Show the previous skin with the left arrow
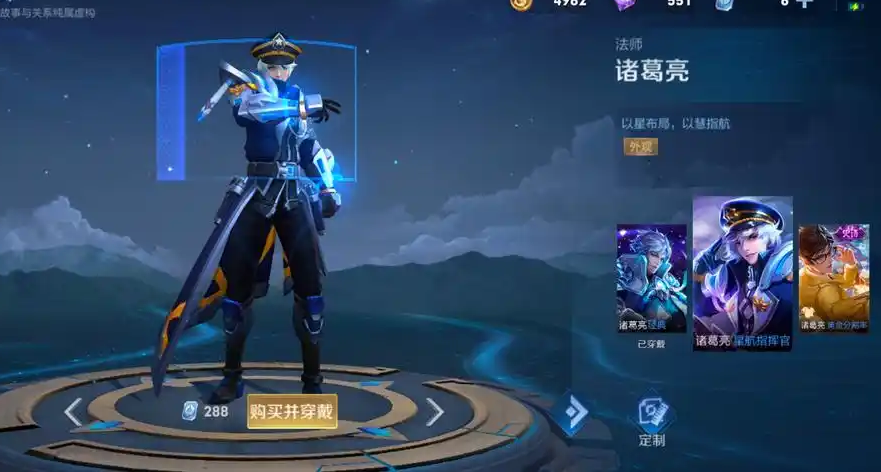 (73, 411)
